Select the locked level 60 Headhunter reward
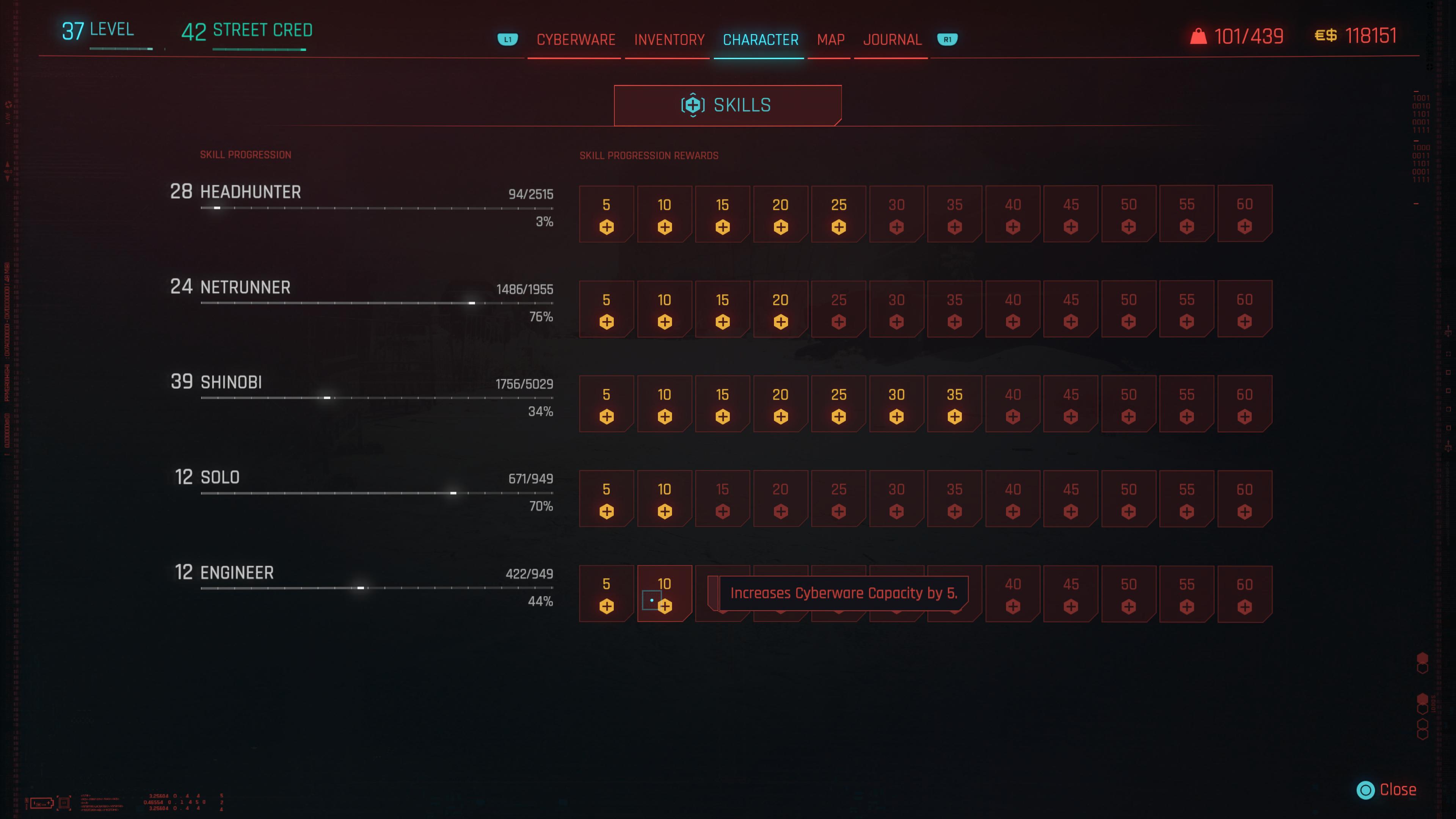 click(1244, 213)
